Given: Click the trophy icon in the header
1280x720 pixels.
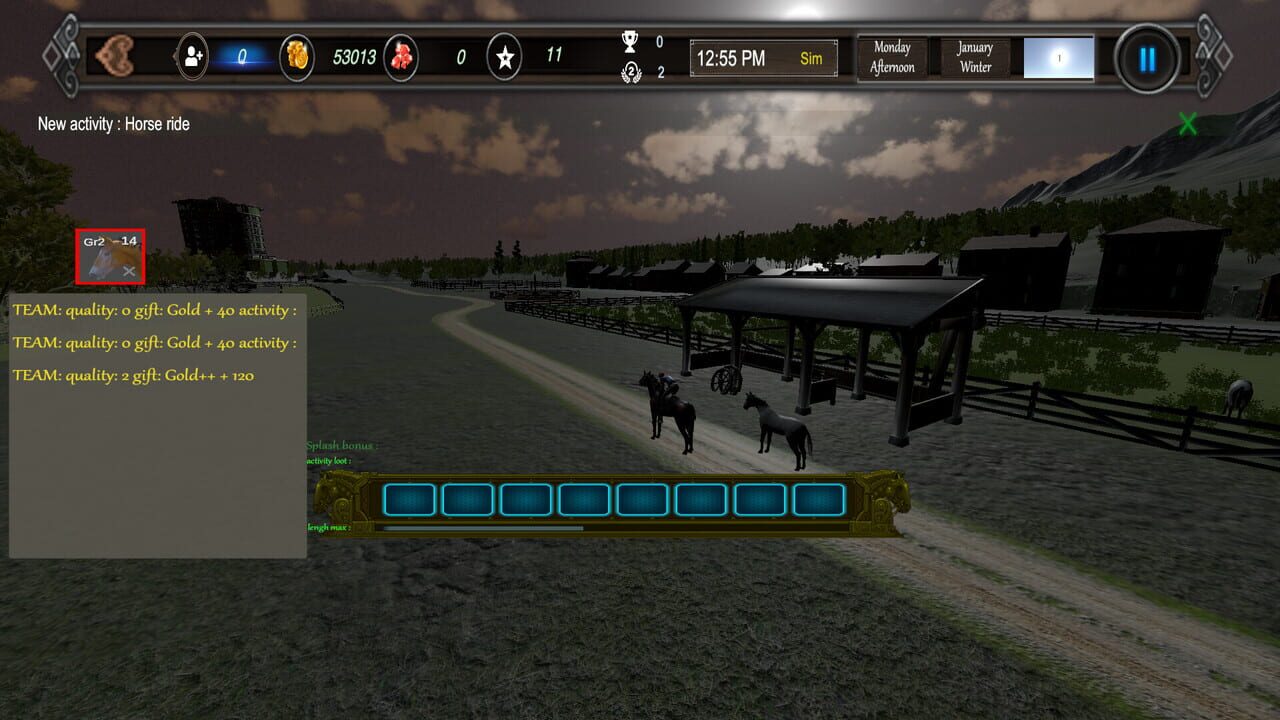Looking at the screenshot, I should pos(630,42).
